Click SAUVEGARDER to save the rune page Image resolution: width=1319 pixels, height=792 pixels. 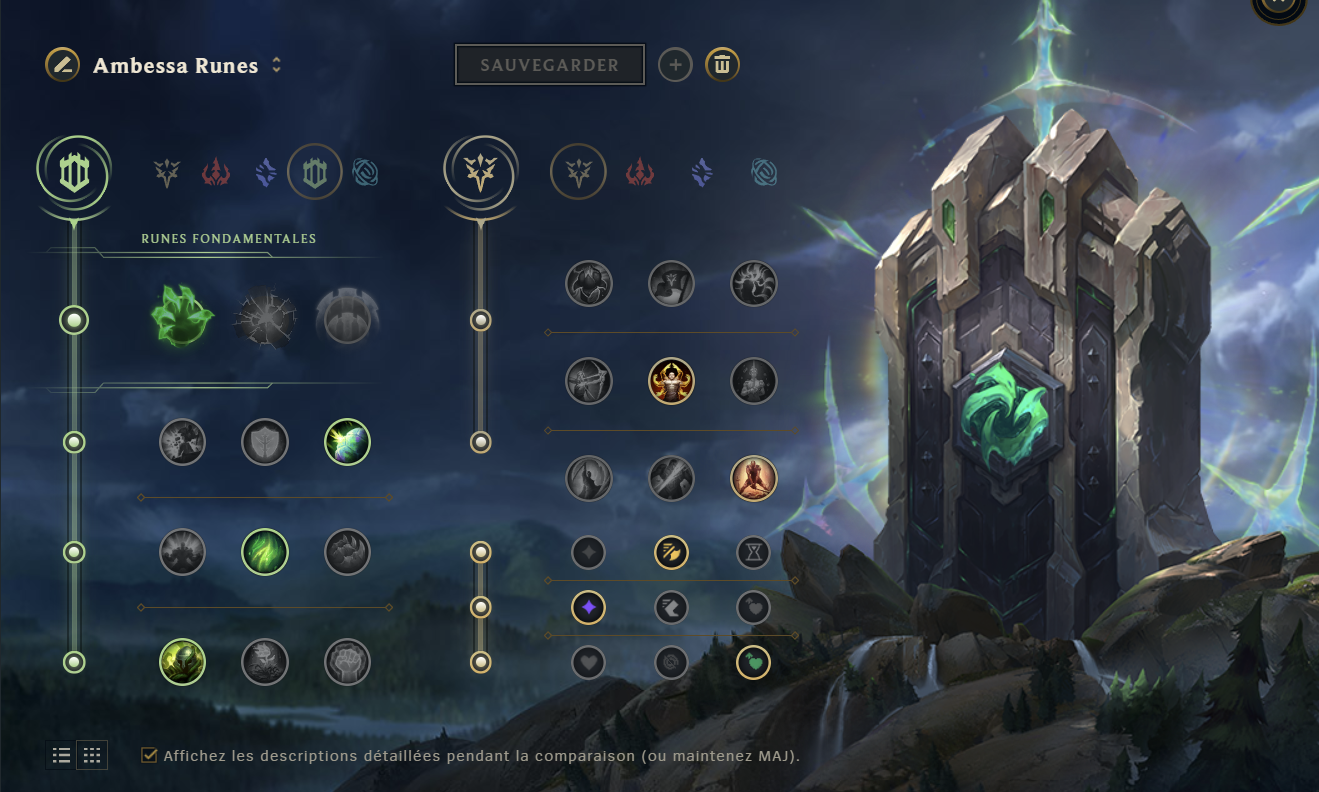(x=549, y=64)
